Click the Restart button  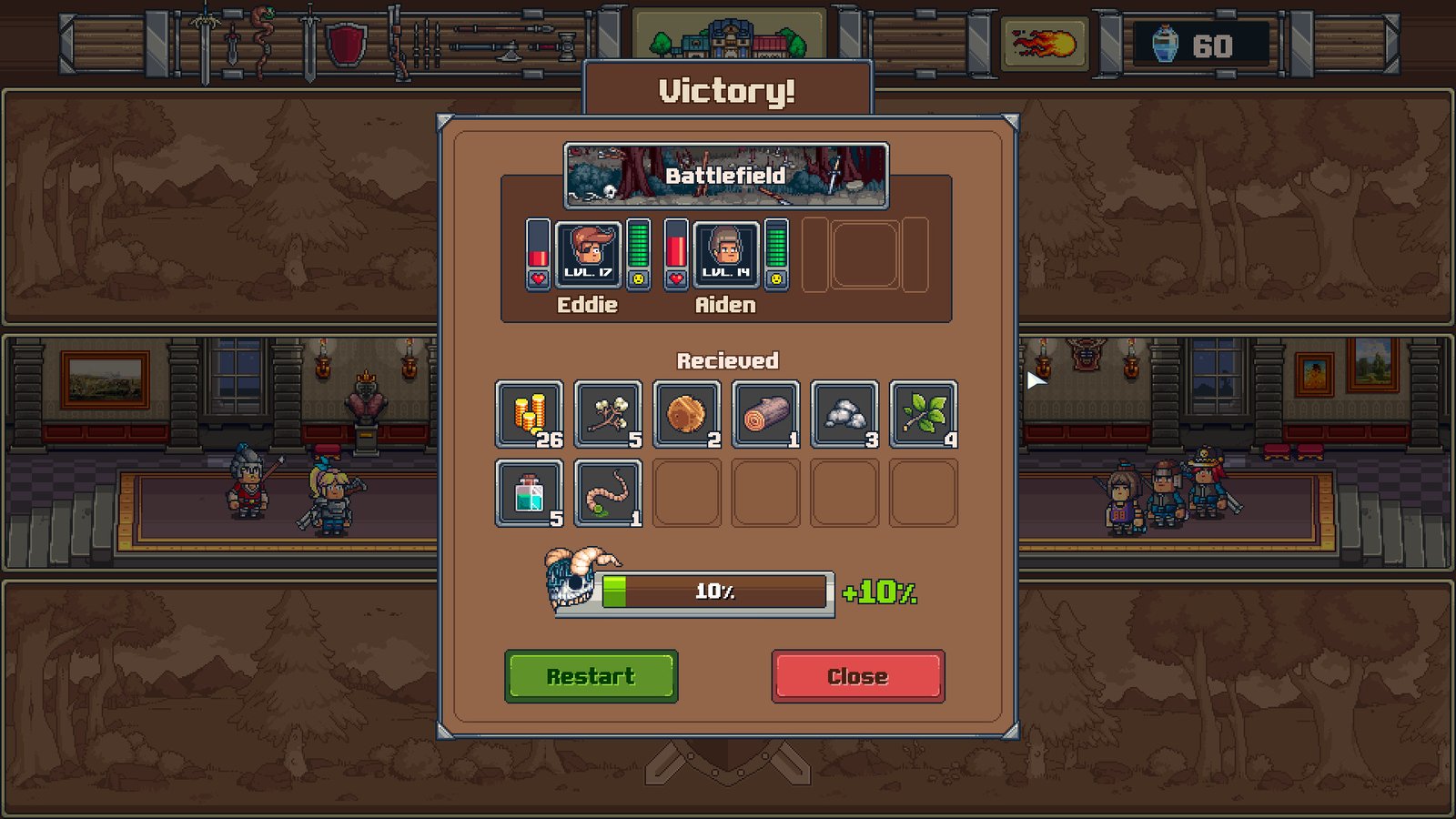coord(591,675)
